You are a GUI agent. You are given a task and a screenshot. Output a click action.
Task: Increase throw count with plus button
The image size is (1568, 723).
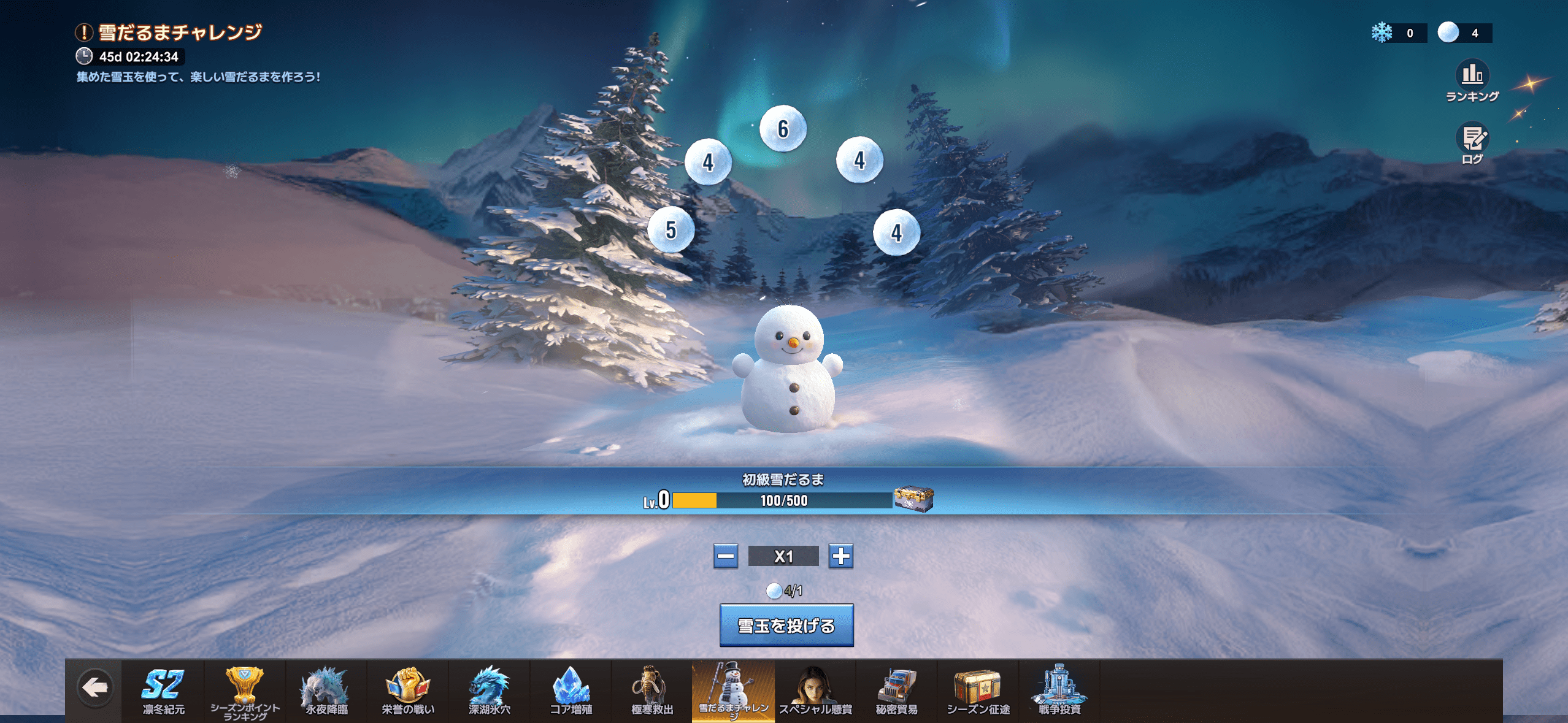coord(841,557)
